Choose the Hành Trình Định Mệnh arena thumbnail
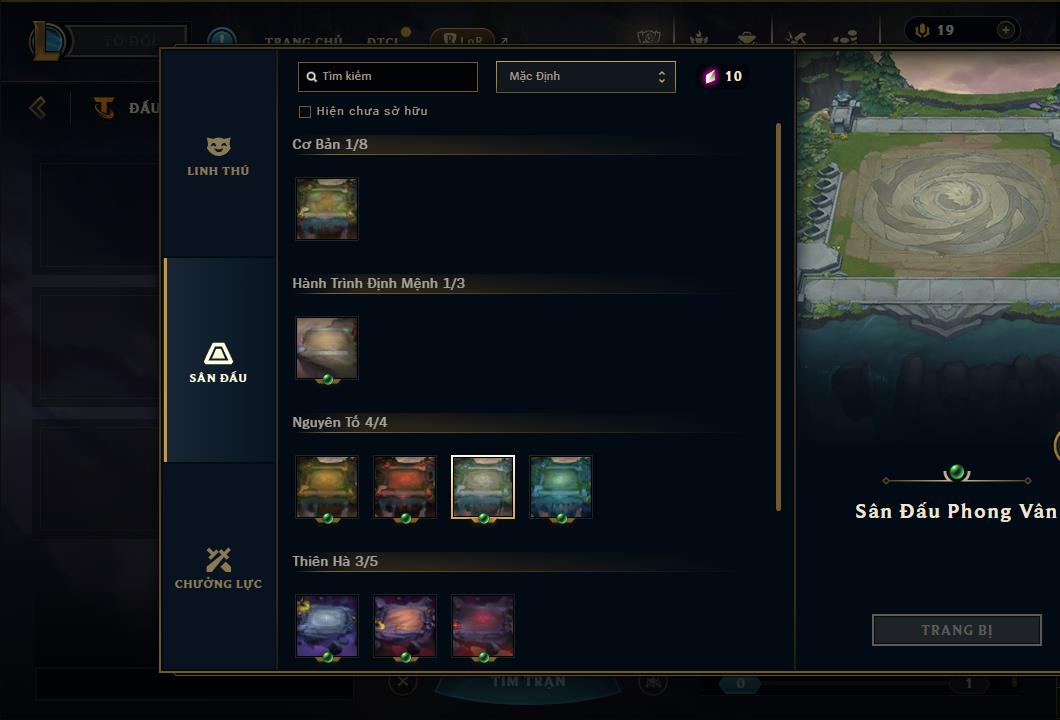The width and height of the screenshot is (1060, 720). [x=327, y=348]
